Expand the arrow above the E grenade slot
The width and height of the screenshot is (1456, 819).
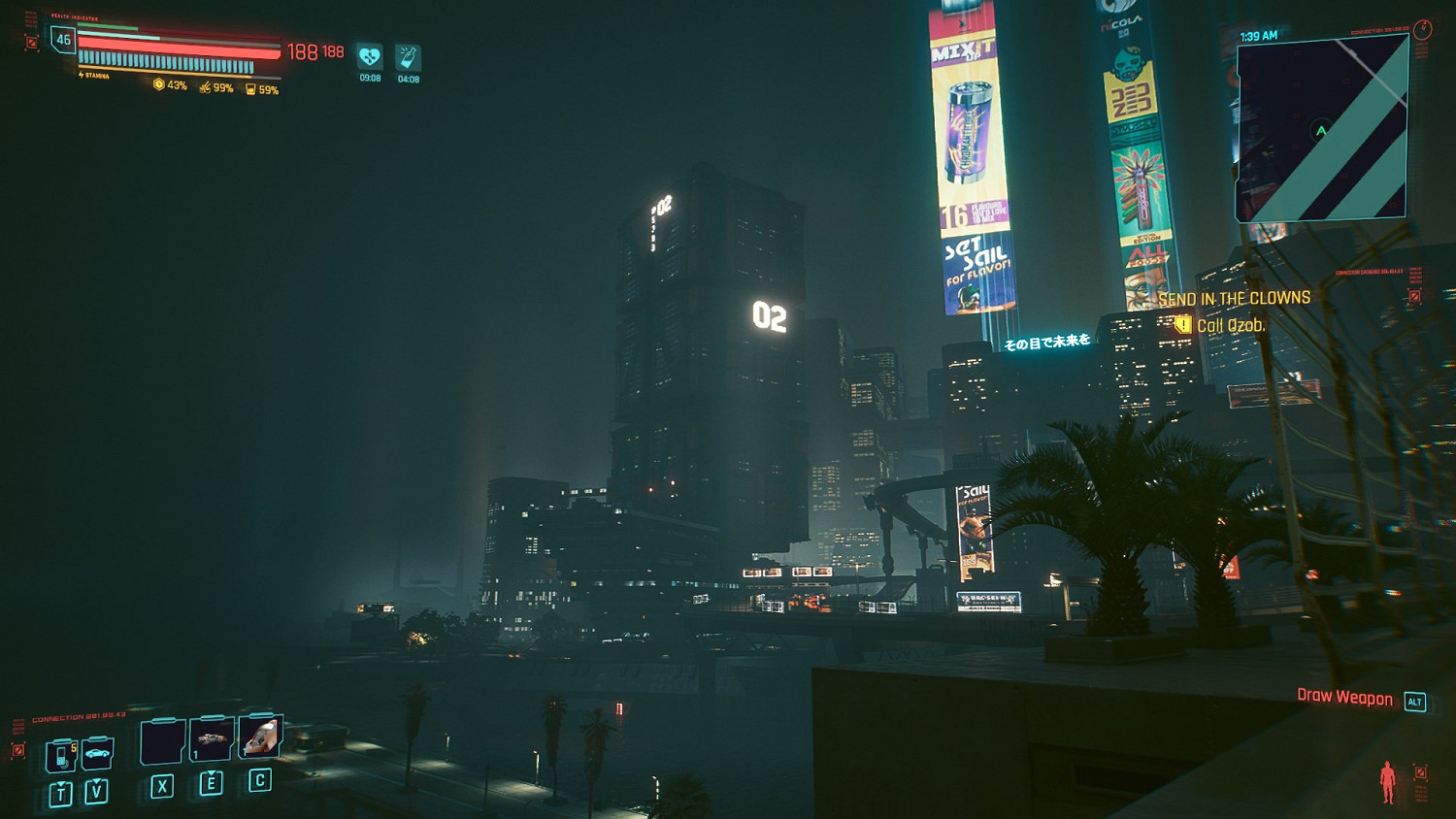coord(211,773)
